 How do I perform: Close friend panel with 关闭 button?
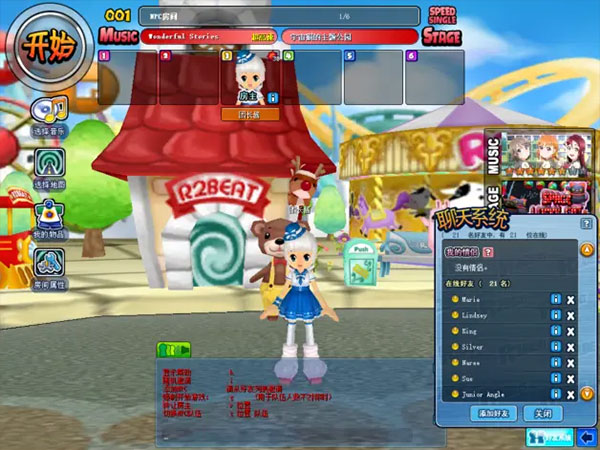(543, 413)
